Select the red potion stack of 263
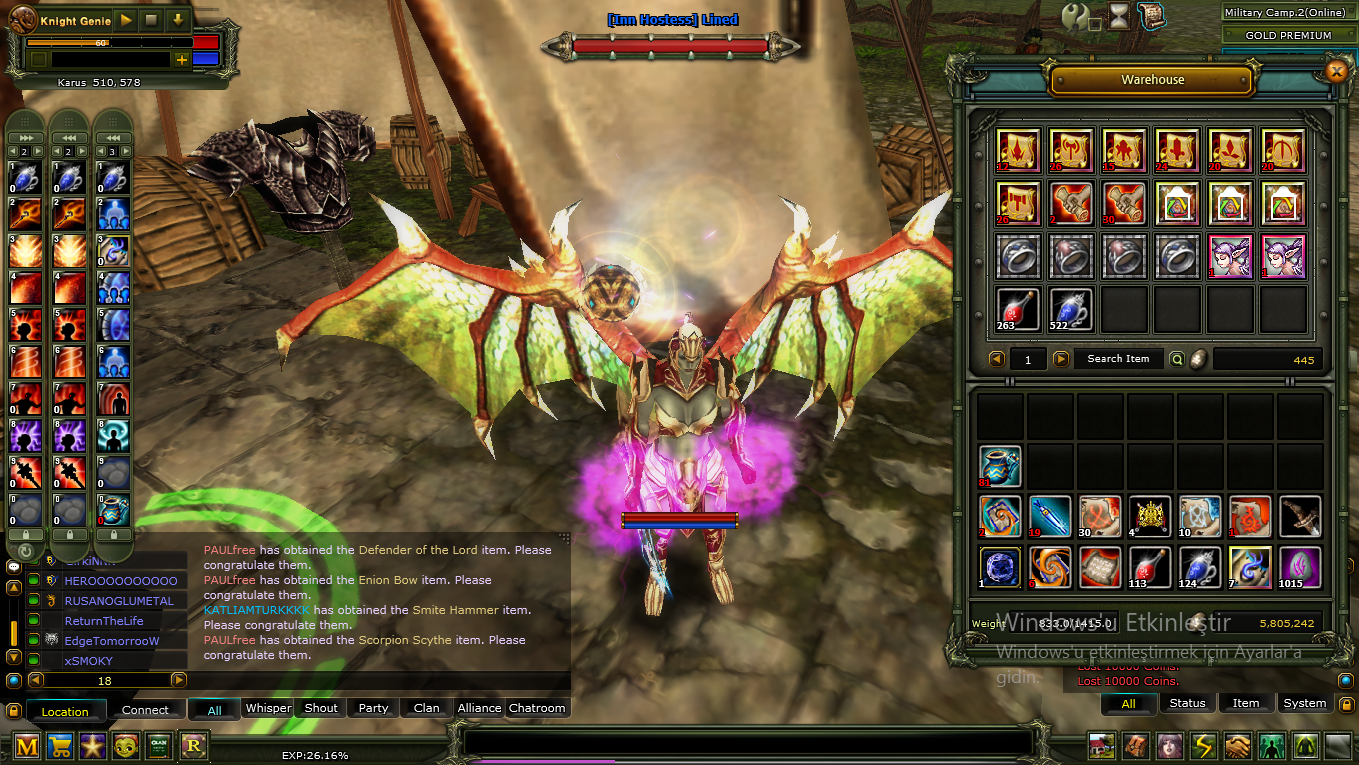Screen dimensions: 1359x765 [x=1018, y=309]
